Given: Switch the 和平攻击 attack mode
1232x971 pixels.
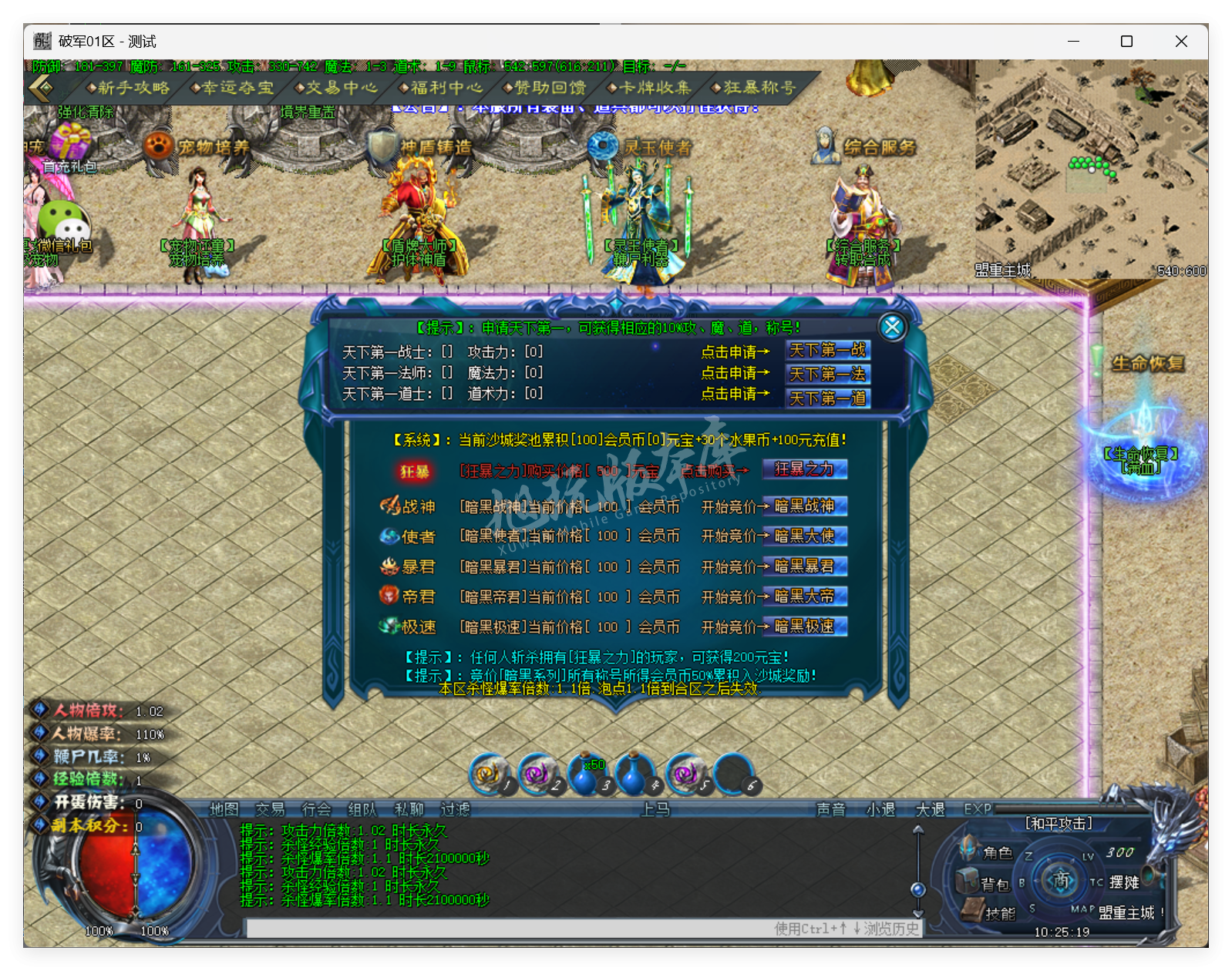Looking at the screenshot, I should click(1059, 823).
